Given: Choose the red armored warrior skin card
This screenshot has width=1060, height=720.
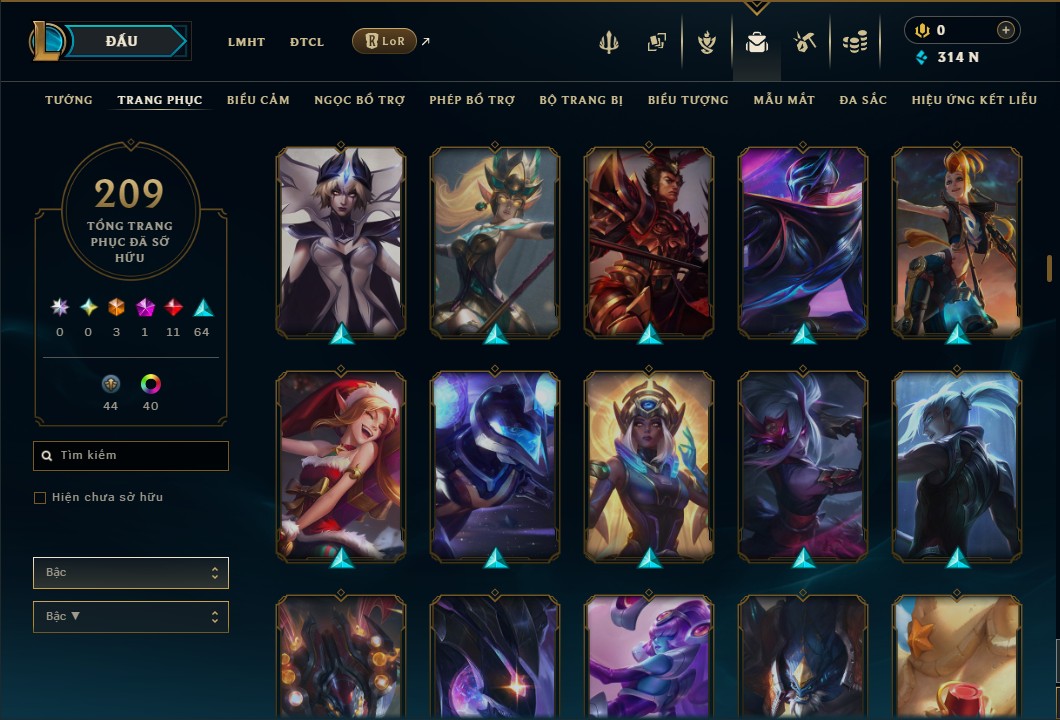Looking at the screenshot, I should click(x=649, y=240).
